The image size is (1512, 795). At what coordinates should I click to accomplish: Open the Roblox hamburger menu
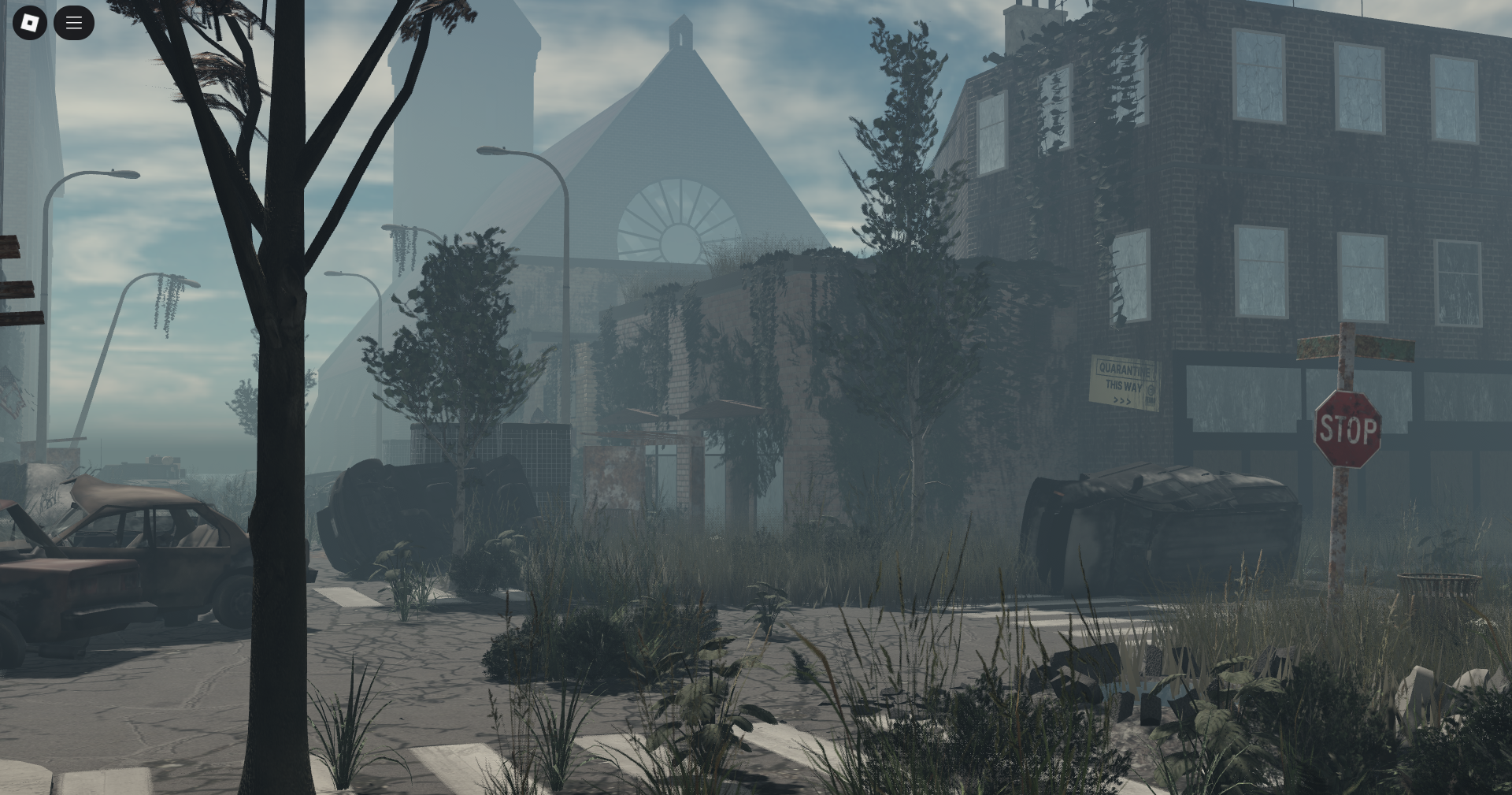(73, 22)
